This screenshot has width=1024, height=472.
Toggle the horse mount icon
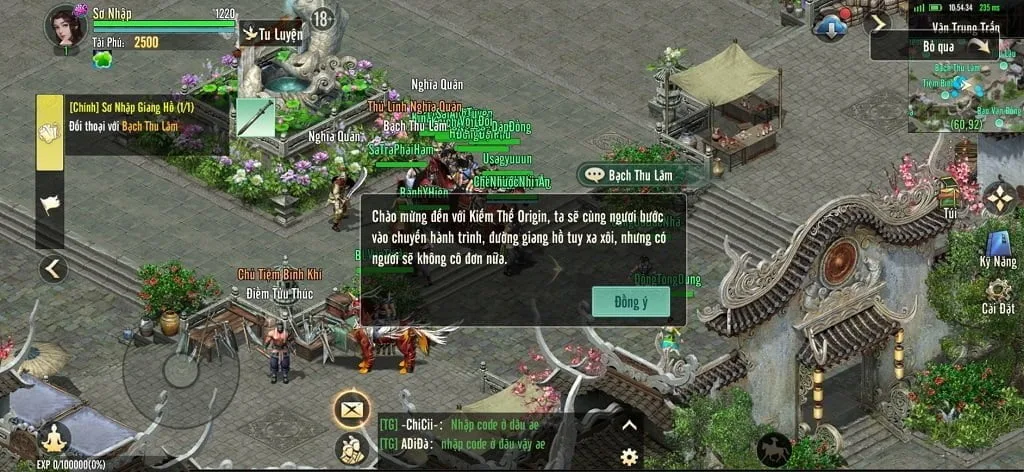coord(774,449)
